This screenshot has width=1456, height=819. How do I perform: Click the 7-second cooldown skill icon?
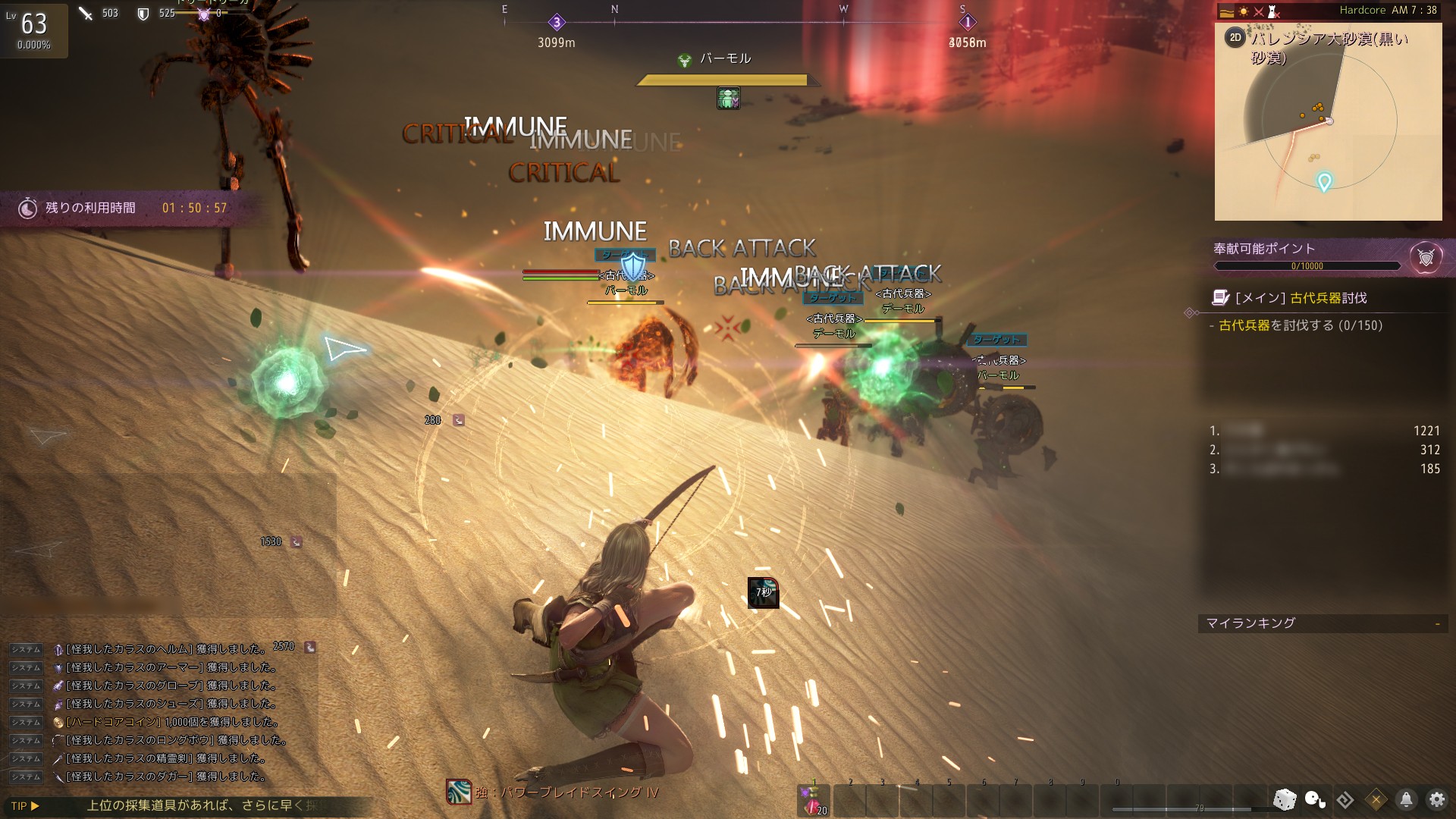point(763,593)
